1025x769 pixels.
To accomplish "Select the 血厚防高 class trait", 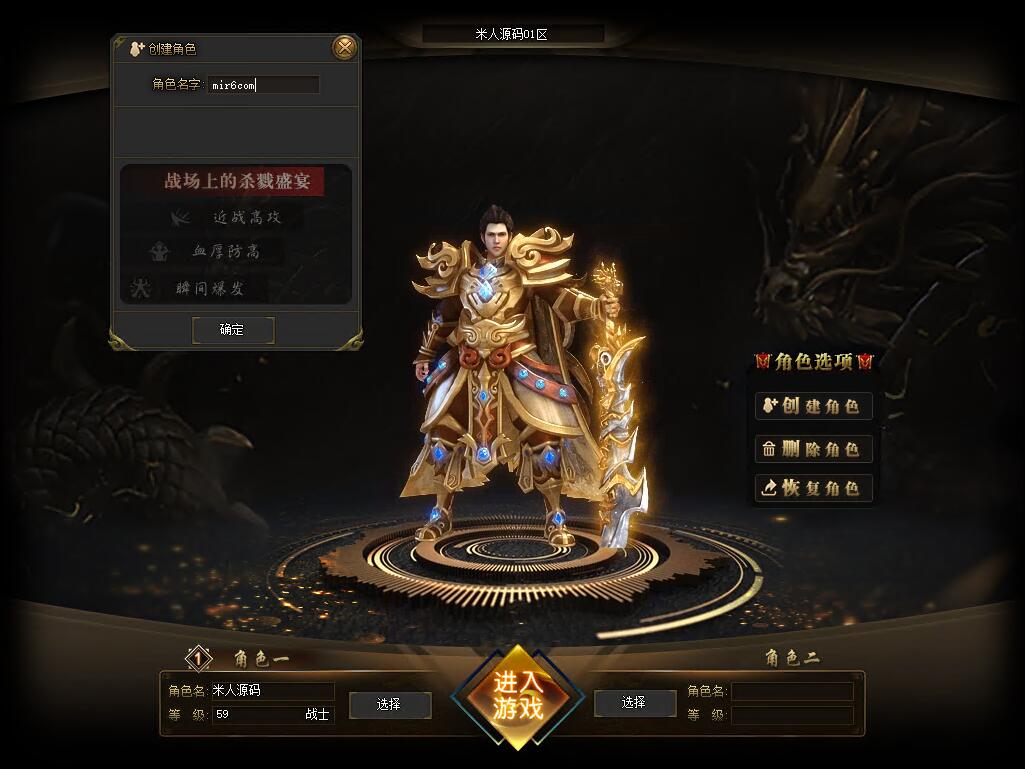I will (x=226, y=252).
